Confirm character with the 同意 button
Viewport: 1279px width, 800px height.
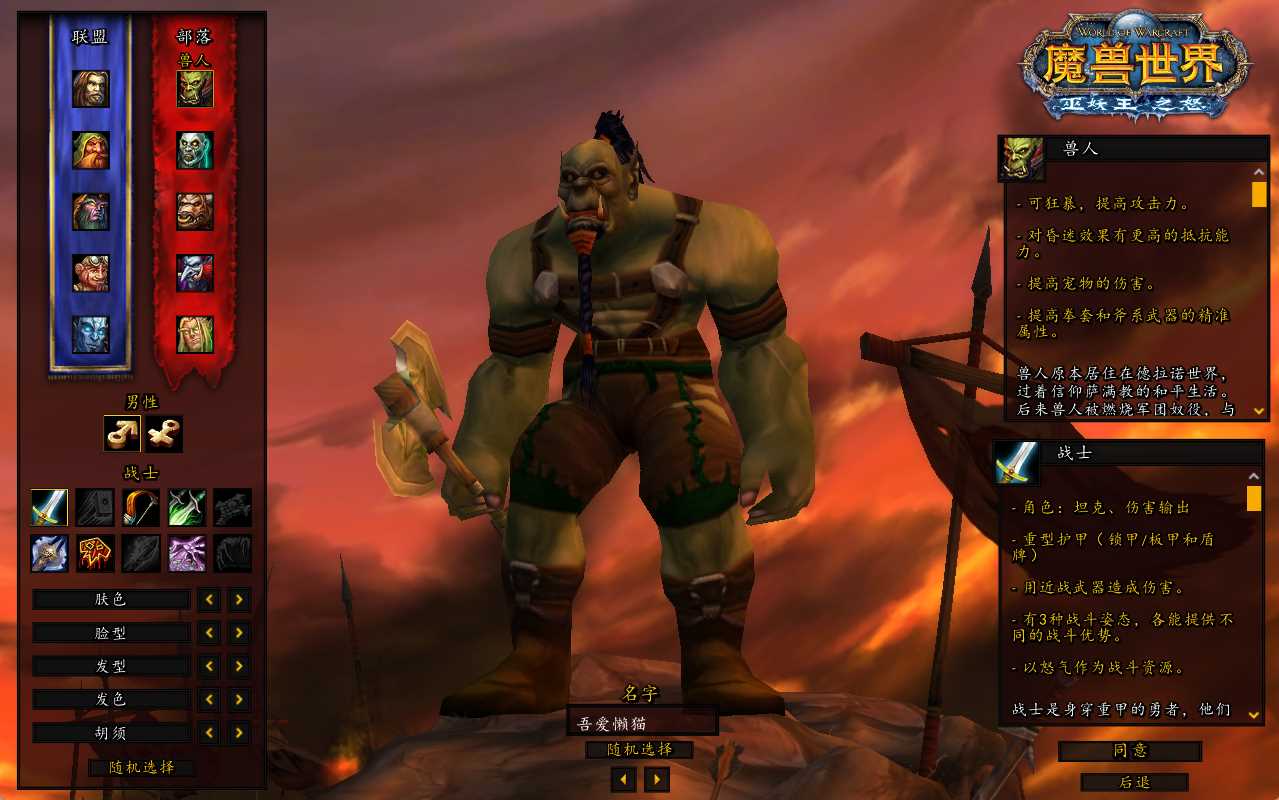[x=1130, y=750]
